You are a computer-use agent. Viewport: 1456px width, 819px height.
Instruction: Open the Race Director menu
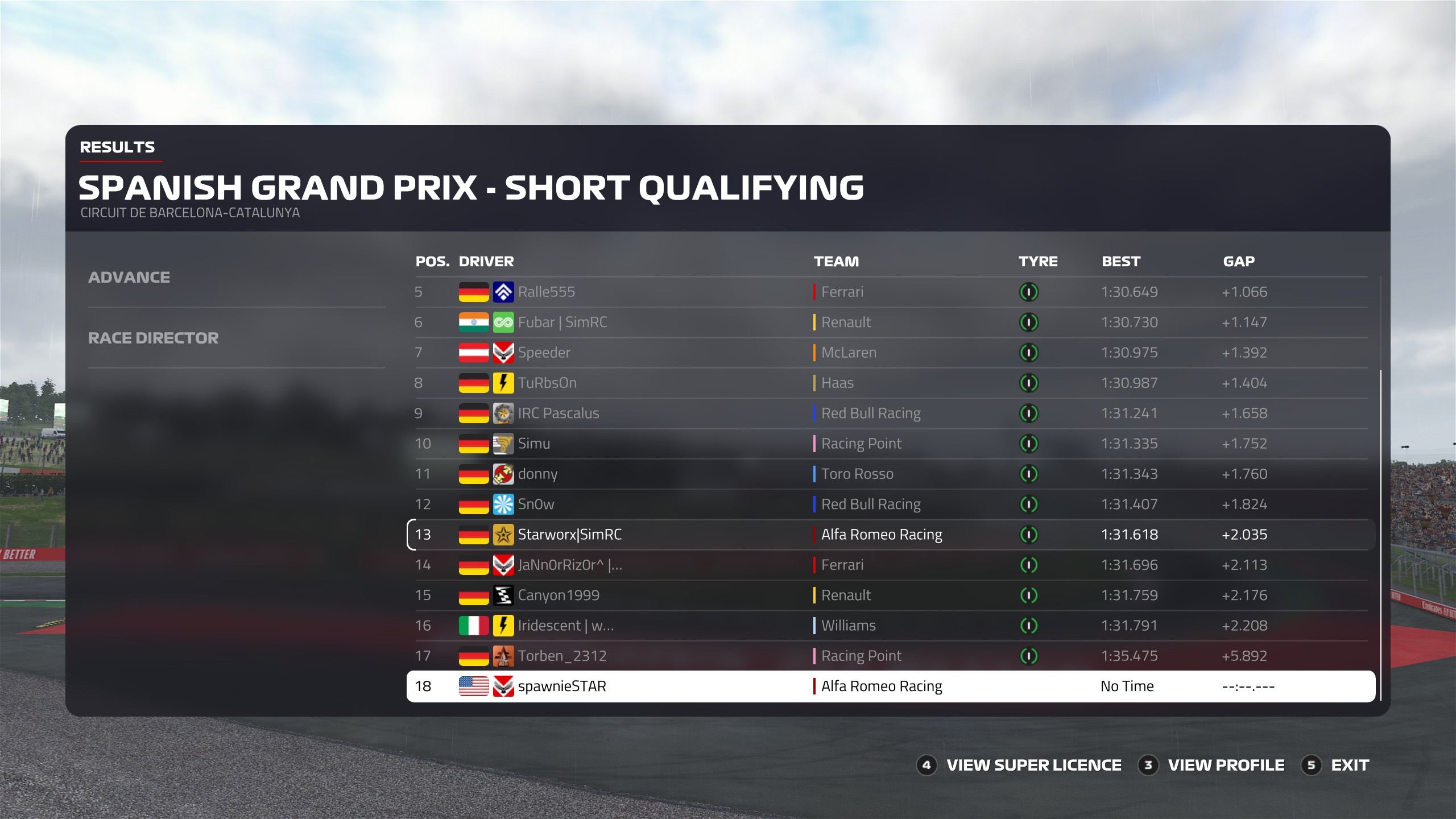(153, 338)
